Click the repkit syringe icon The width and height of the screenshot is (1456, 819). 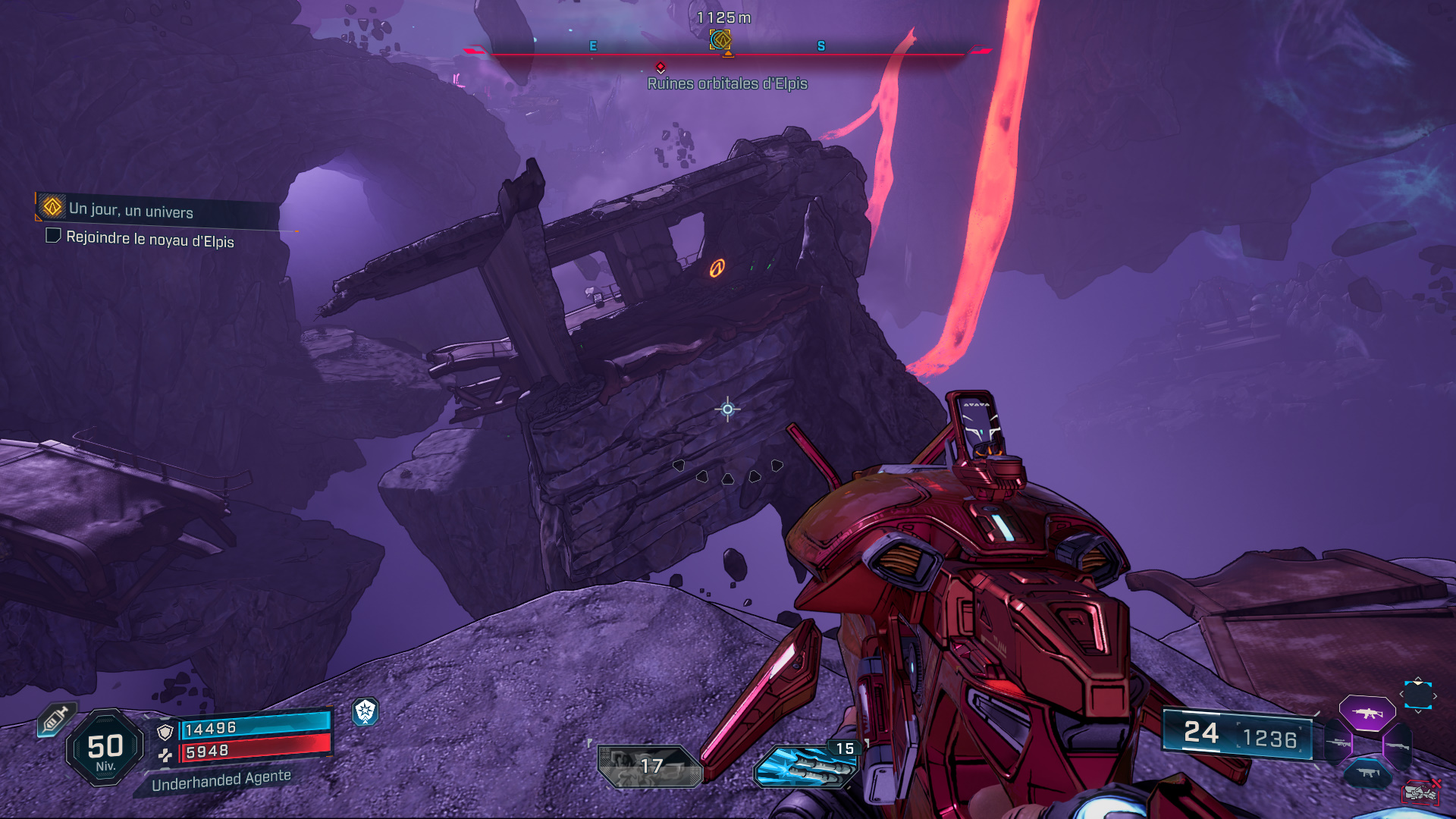pos(56,719)
